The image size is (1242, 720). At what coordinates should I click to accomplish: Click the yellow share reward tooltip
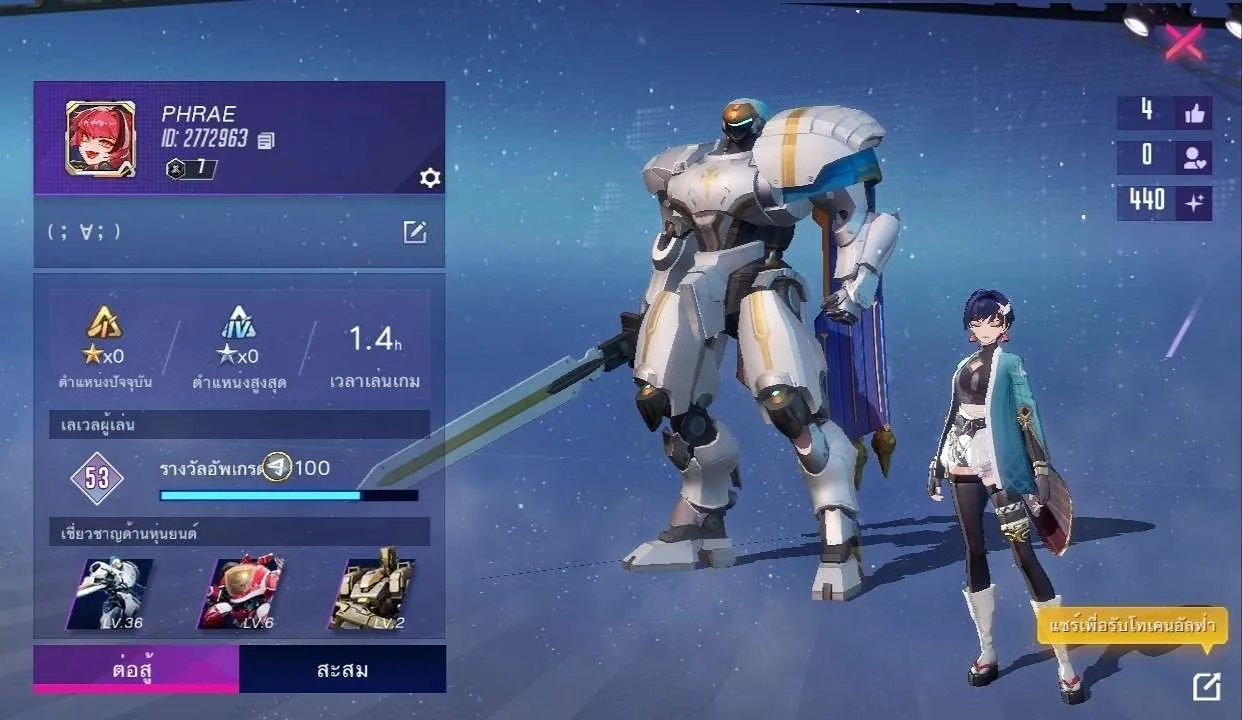click(x=1132, y=628)
